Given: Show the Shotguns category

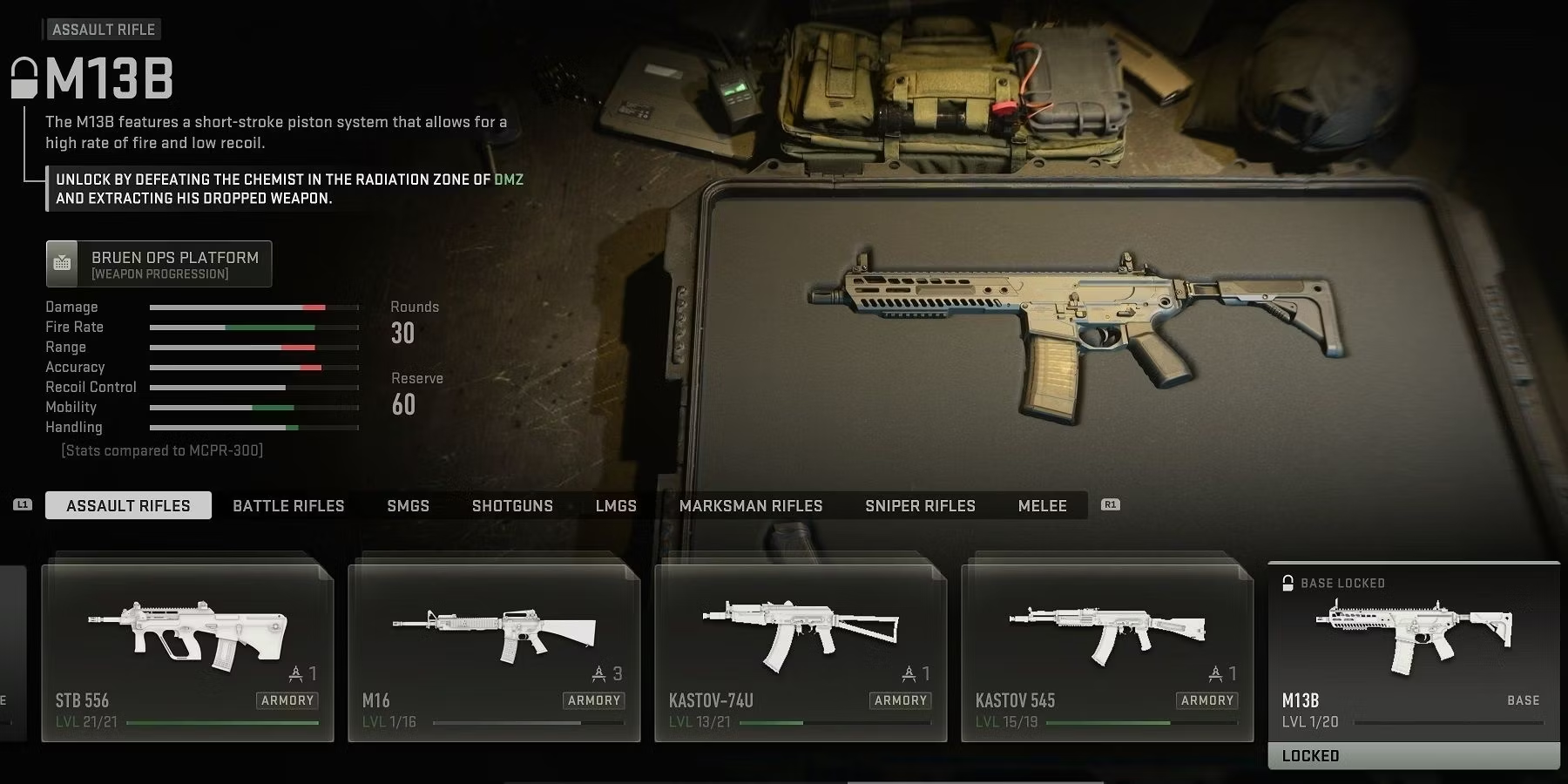Looking at the screenshot, I should 512,505.
